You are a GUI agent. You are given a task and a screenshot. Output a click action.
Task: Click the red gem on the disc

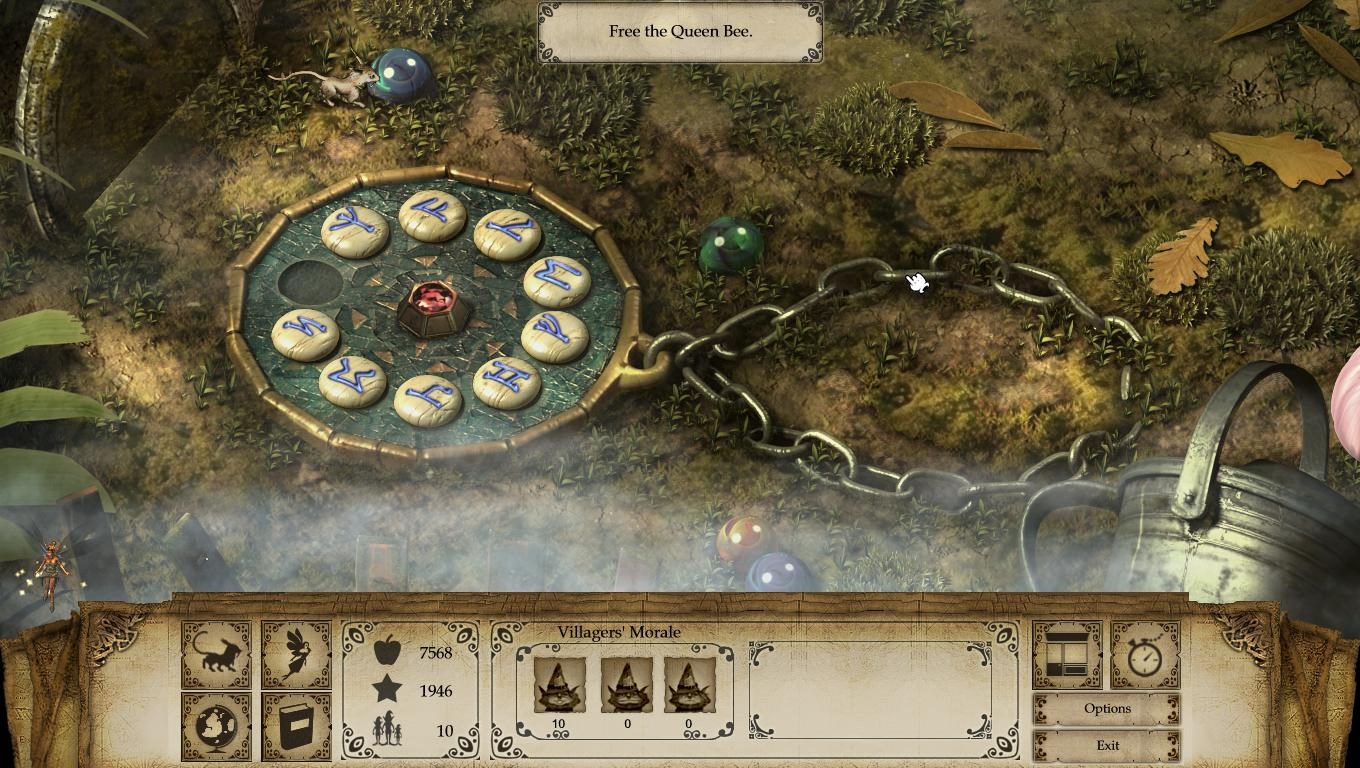point(430,305)
